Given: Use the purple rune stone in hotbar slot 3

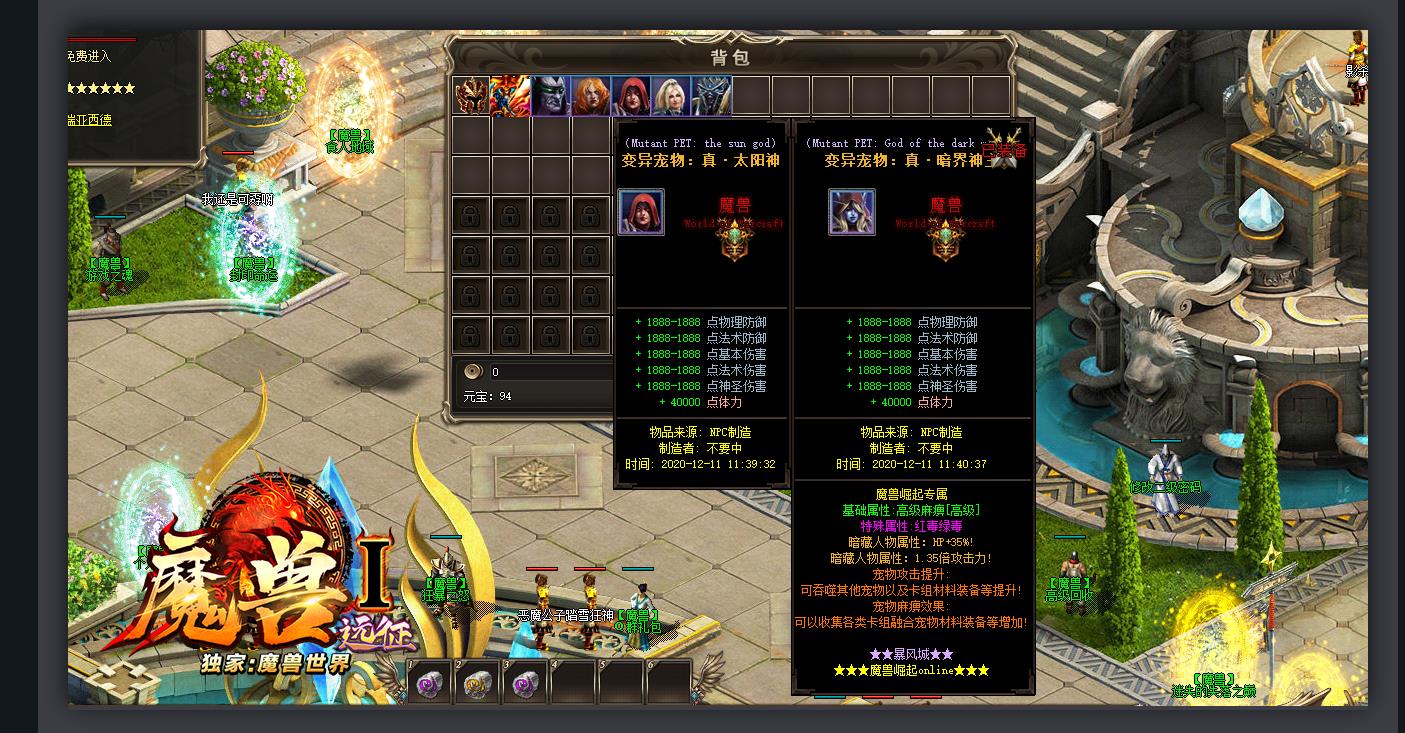Looking at the screenshot, I should 526,683.
